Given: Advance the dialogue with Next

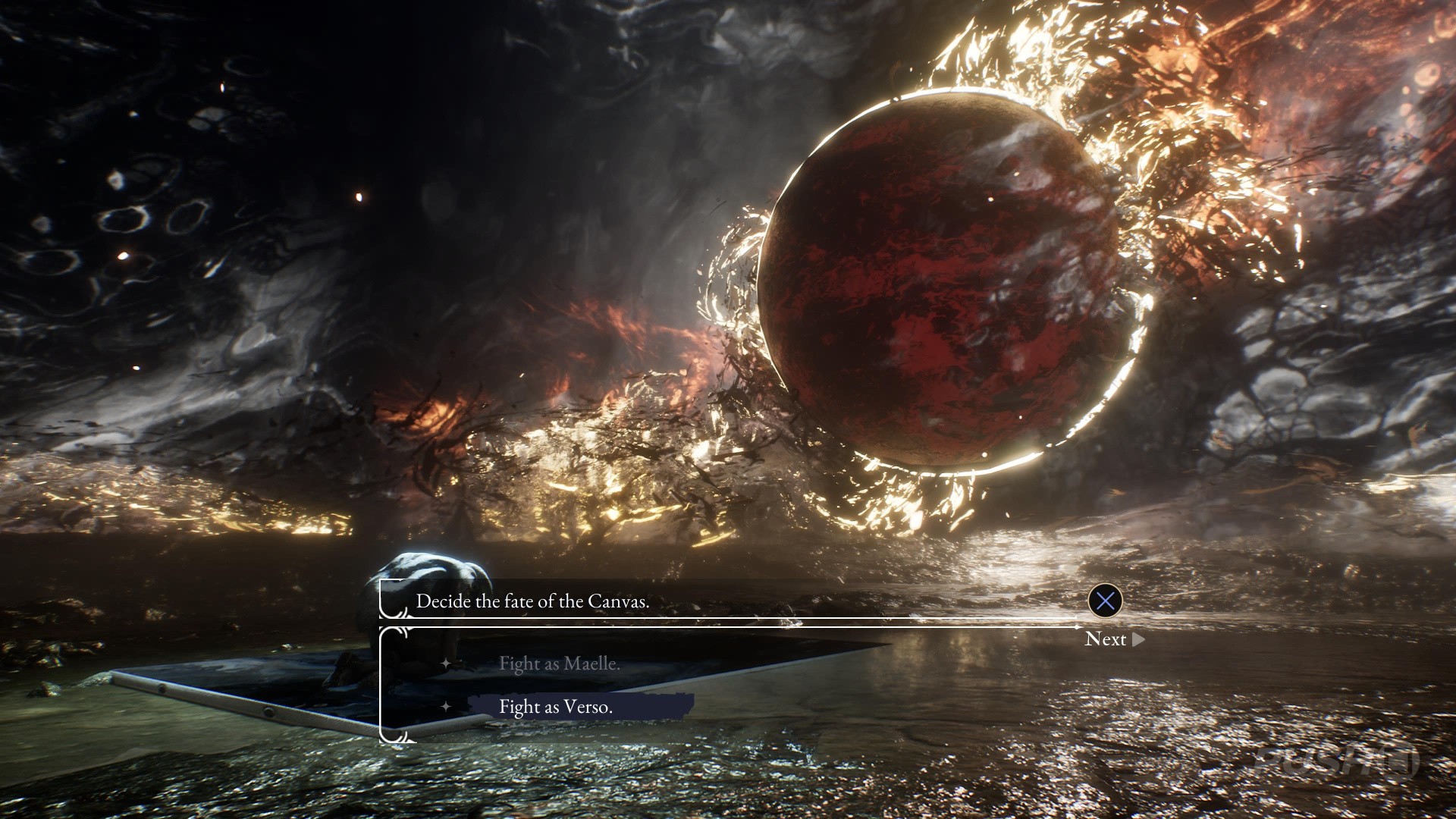Looking at the screenshot, I should coord(1113,639).
